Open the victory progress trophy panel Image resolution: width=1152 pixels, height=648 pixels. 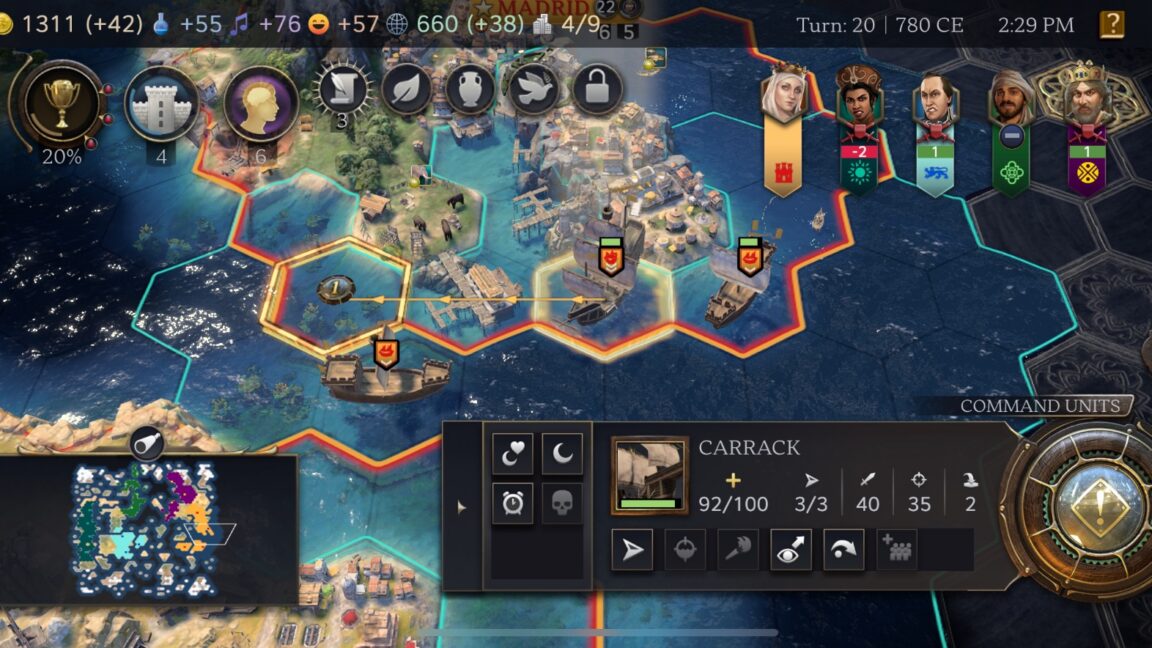coord(58,103)
